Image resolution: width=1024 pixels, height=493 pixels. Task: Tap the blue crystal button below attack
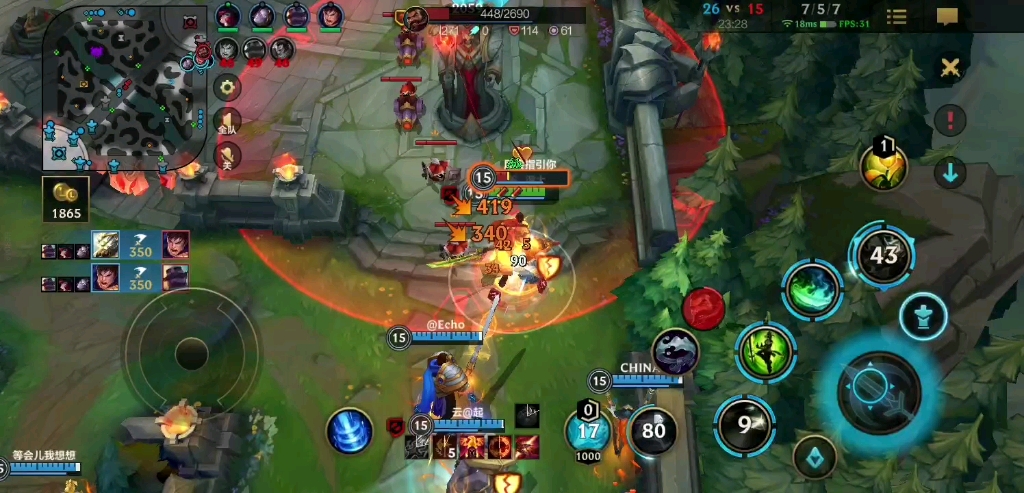(815, 456)
